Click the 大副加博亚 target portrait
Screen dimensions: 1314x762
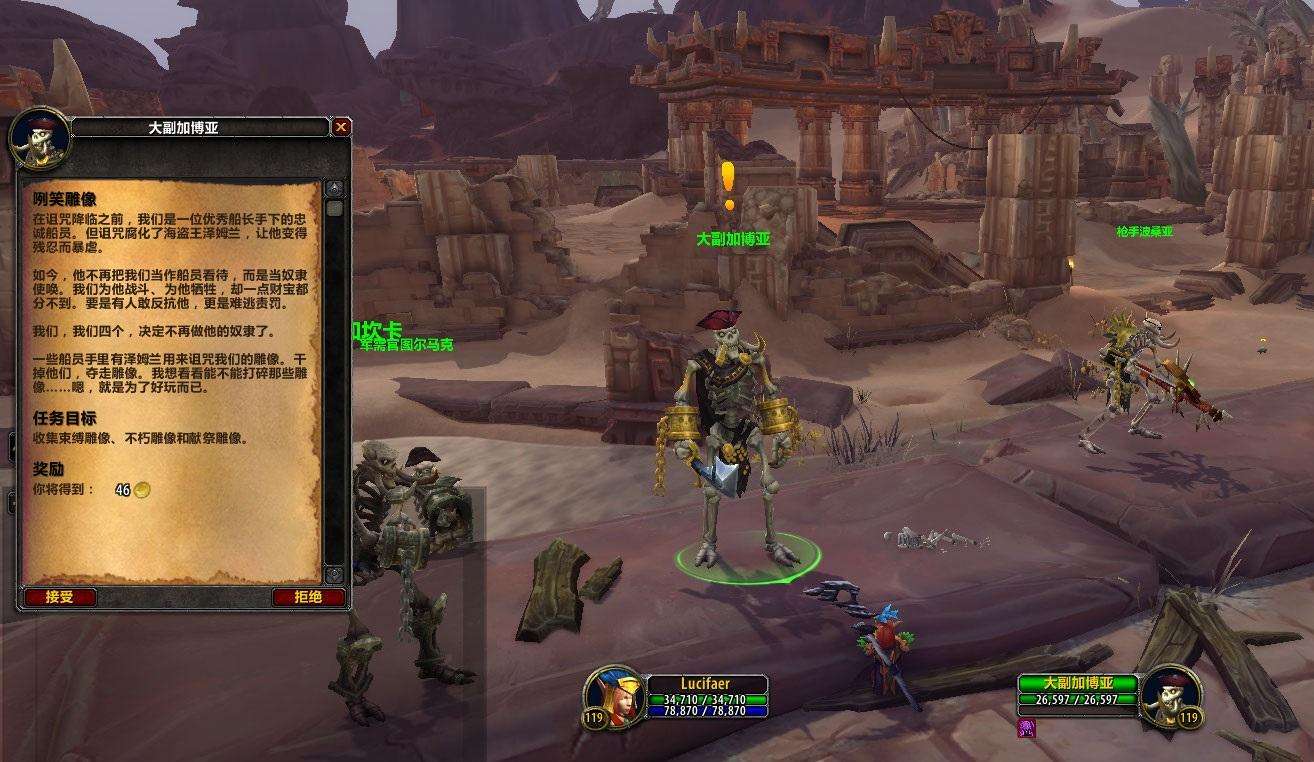(1169, 695)
